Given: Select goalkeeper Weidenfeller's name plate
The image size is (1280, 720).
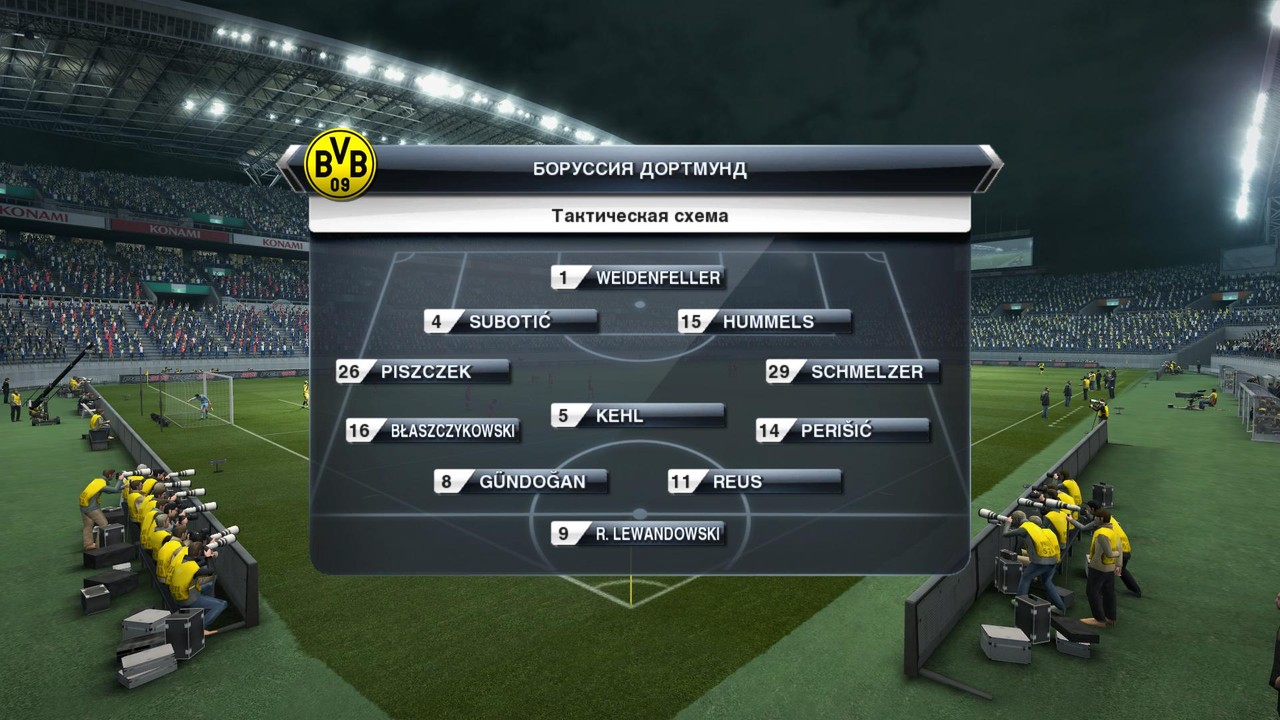Looking at the screenshot, I should coord(637,278).
